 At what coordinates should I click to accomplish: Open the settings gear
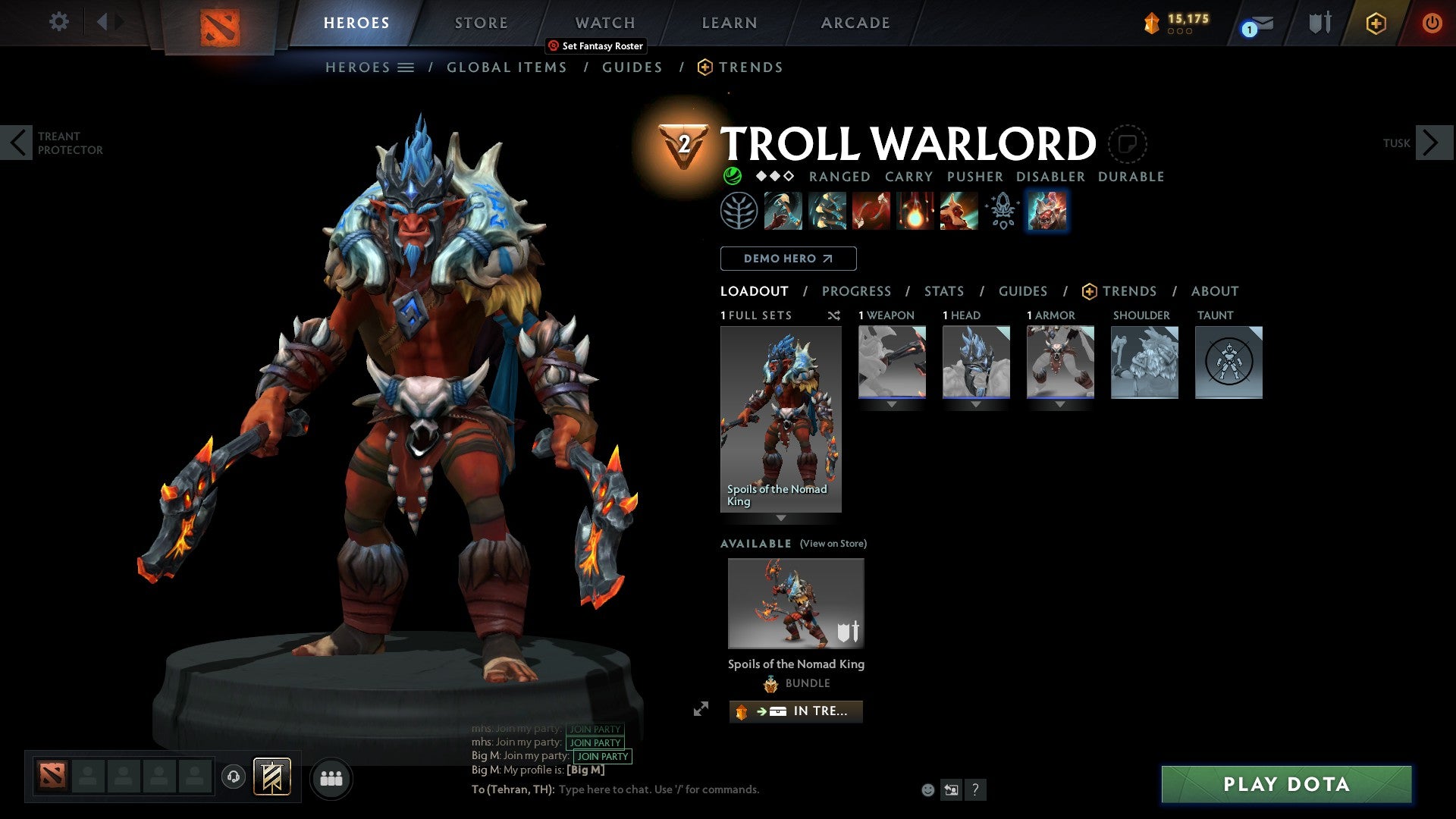[x=58, y=22]
